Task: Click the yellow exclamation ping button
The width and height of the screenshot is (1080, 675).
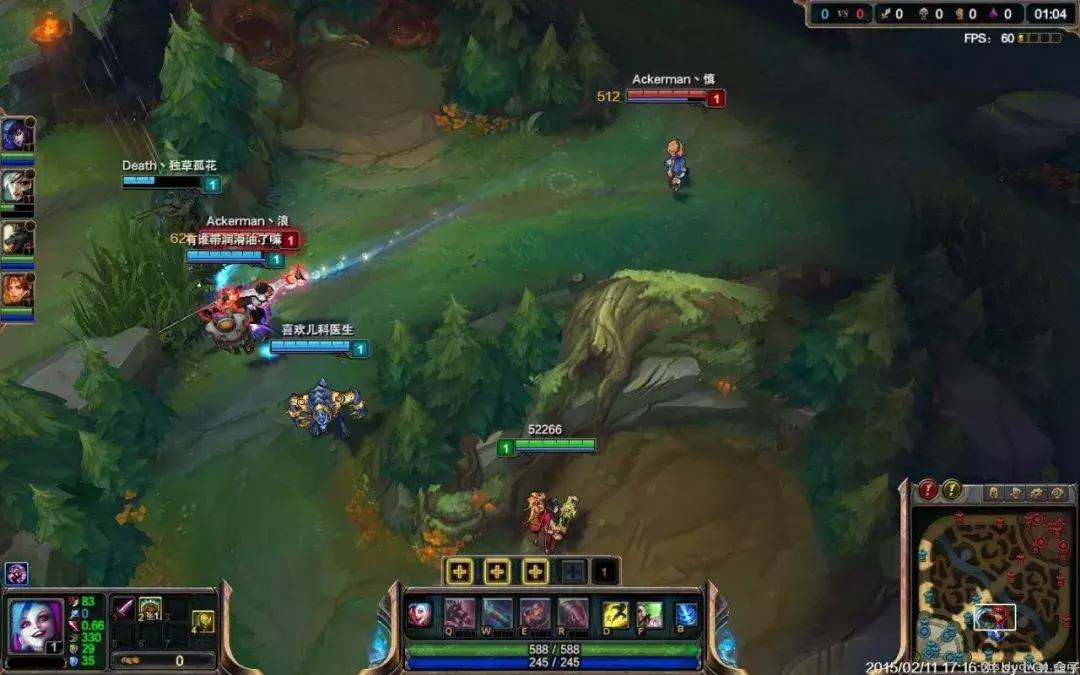Action: click(x=952, y=490)
